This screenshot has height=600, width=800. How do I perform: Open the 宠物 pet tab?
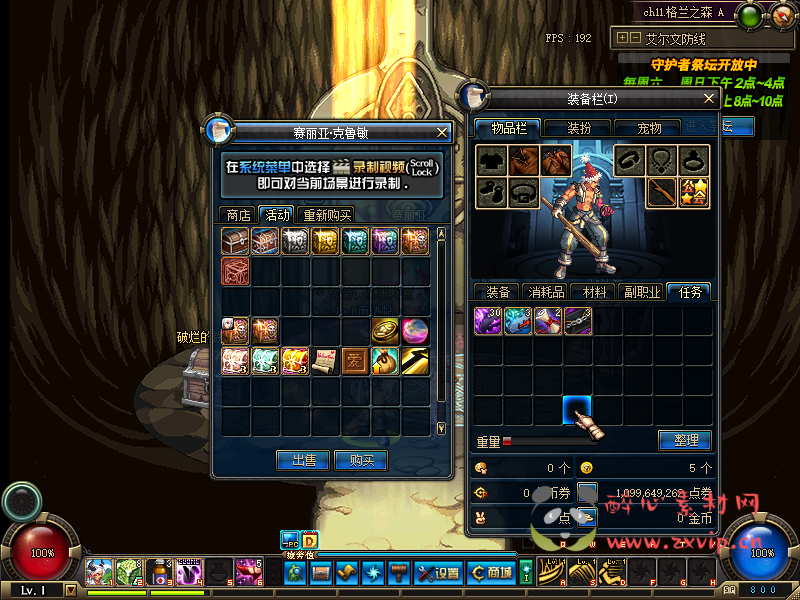click(650, 128)
